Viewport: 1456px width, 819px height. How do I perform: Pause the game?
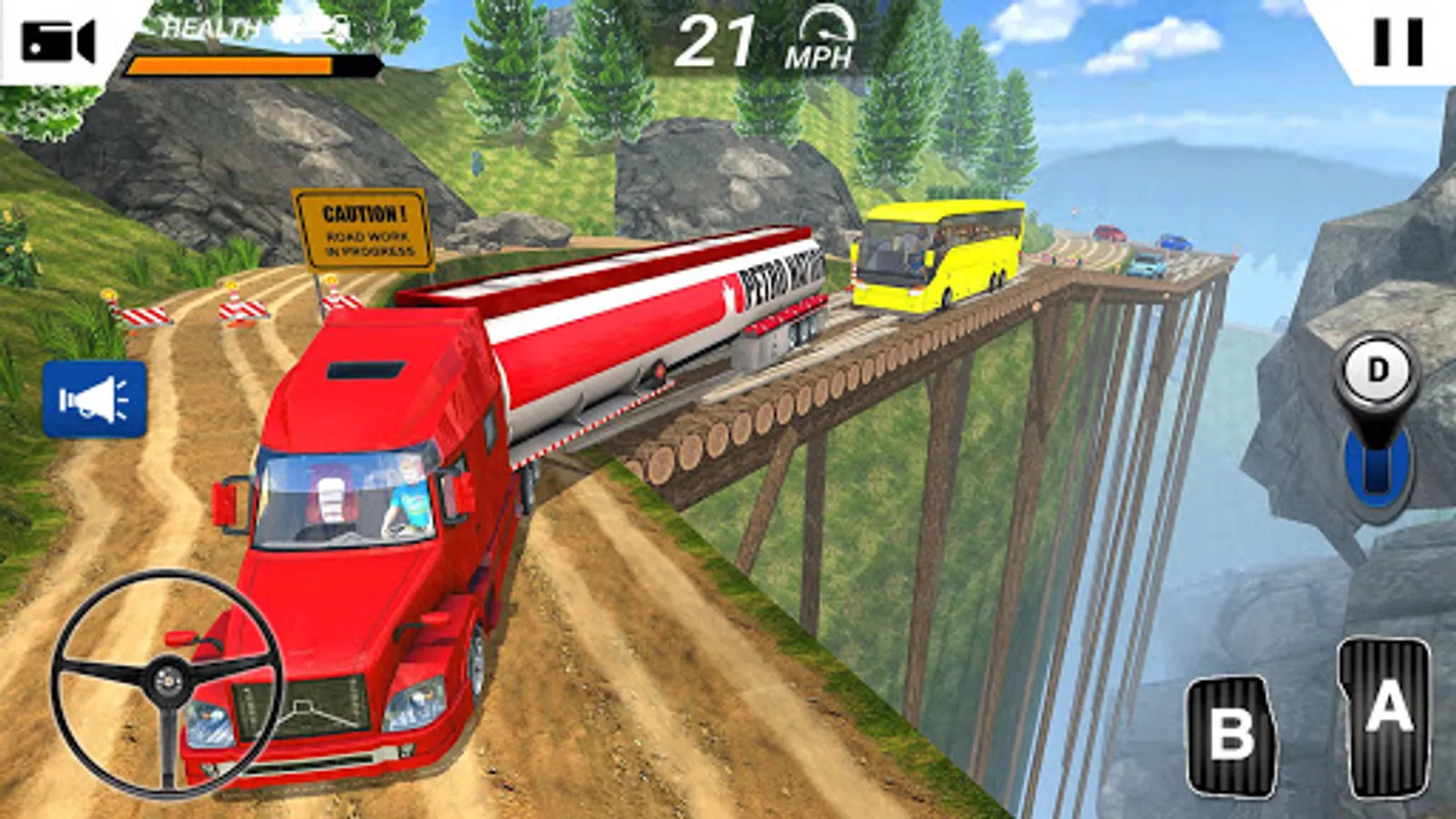[x=1397, y=42]
